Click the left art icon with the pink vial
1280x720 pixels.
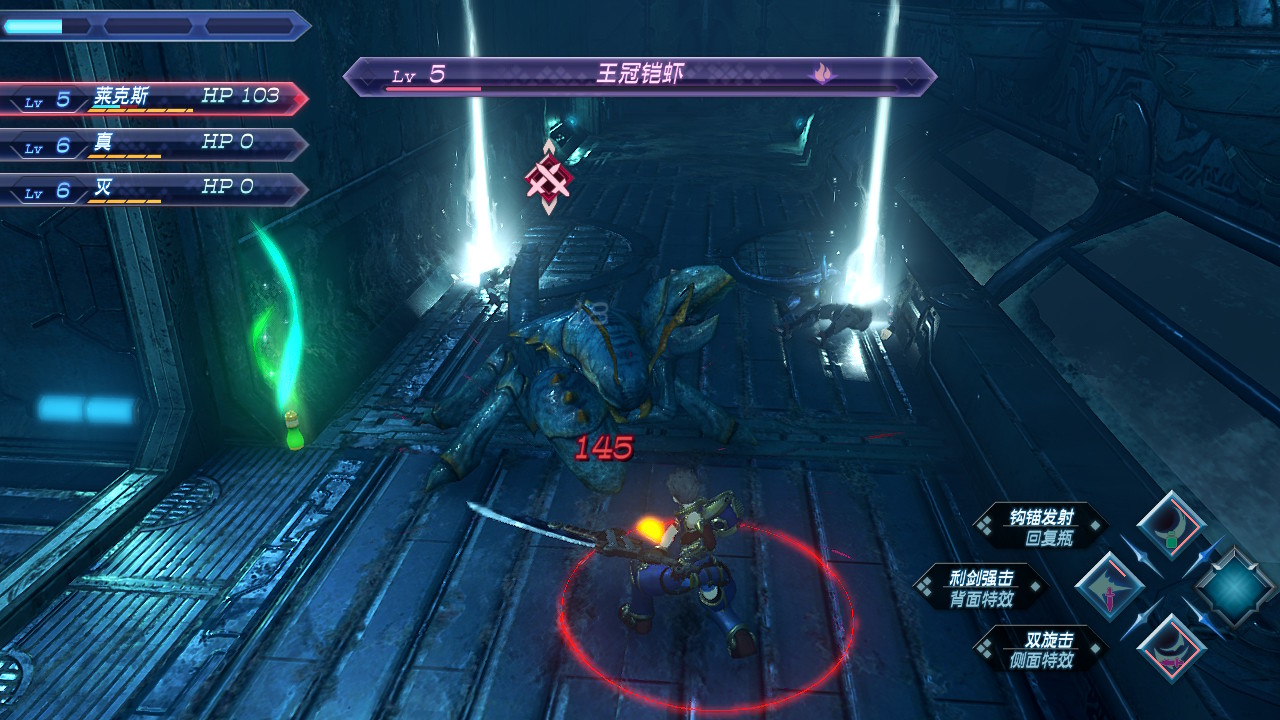(x=1110, y=585)
